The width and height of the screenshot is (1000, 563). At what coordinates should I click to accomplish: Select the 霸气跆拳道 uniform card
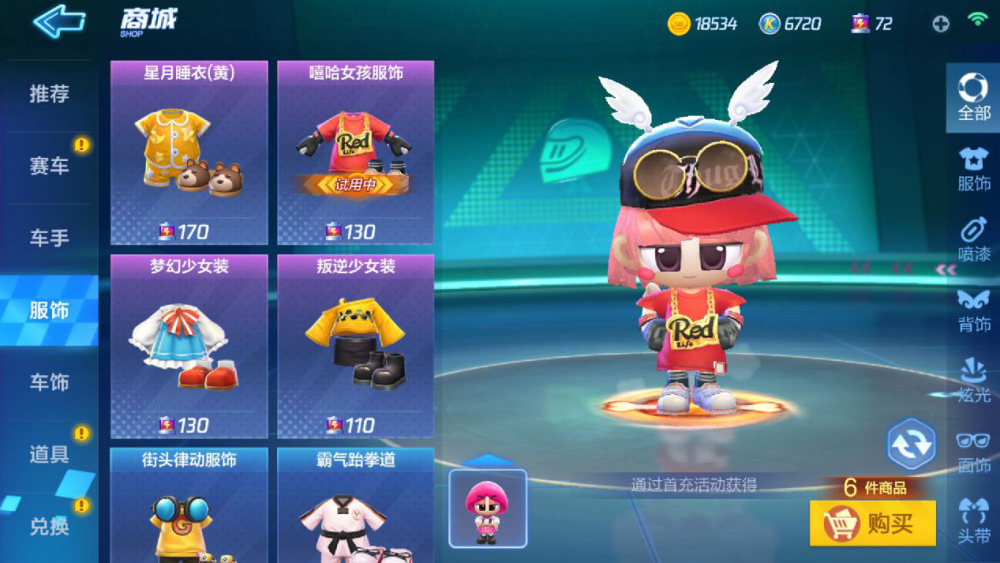[x=355, y=505]
